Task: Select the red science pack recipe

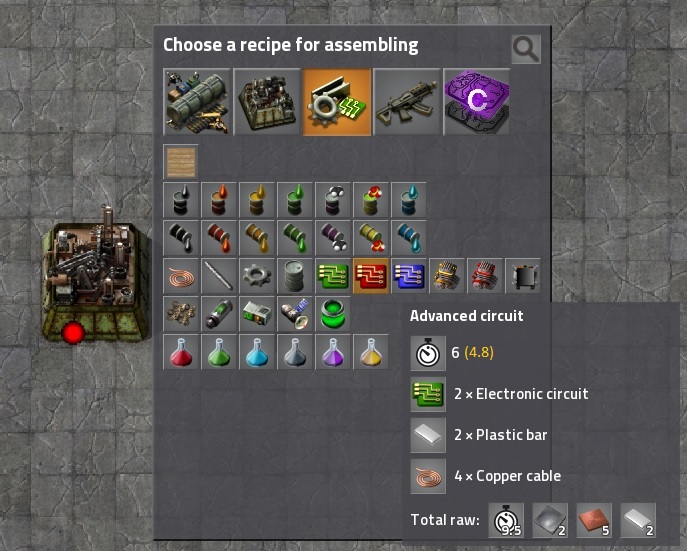Action: tap(181, 352)
